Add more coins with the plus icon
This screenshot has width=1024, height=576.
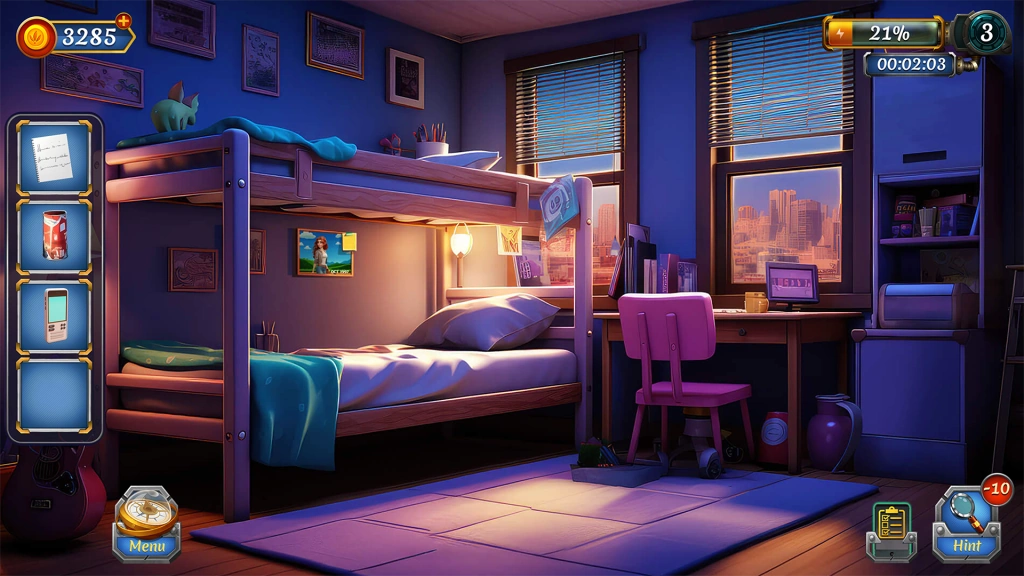123,21
